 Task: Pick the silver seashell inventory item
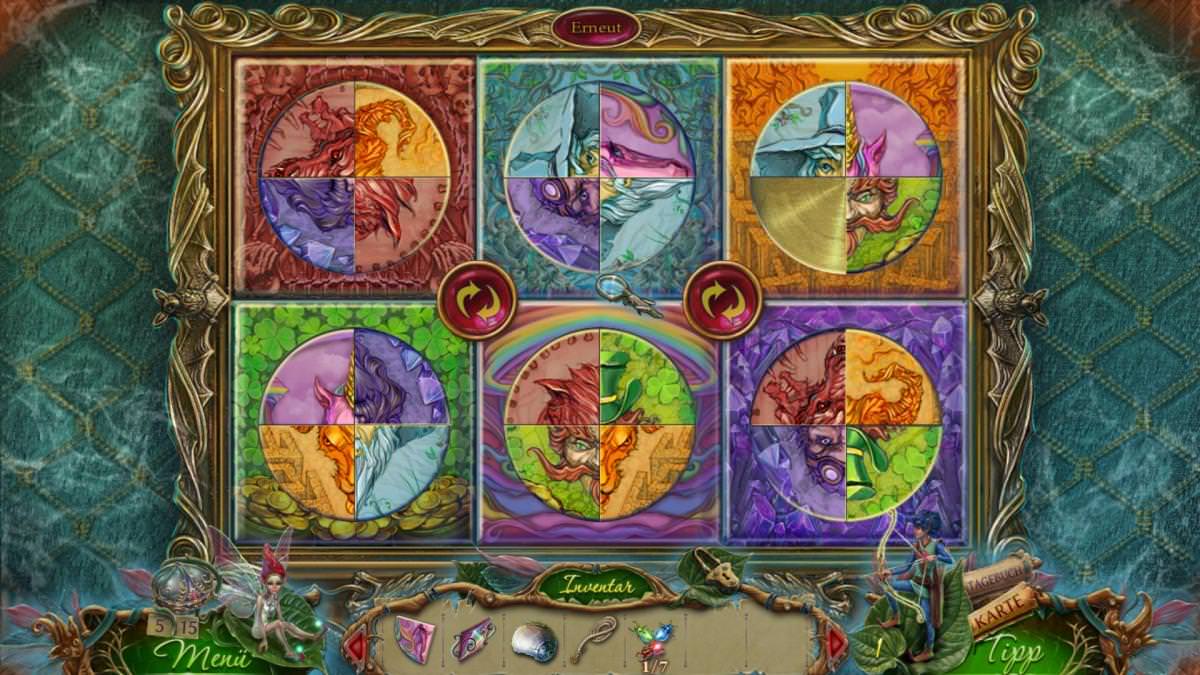click(530, 640)
